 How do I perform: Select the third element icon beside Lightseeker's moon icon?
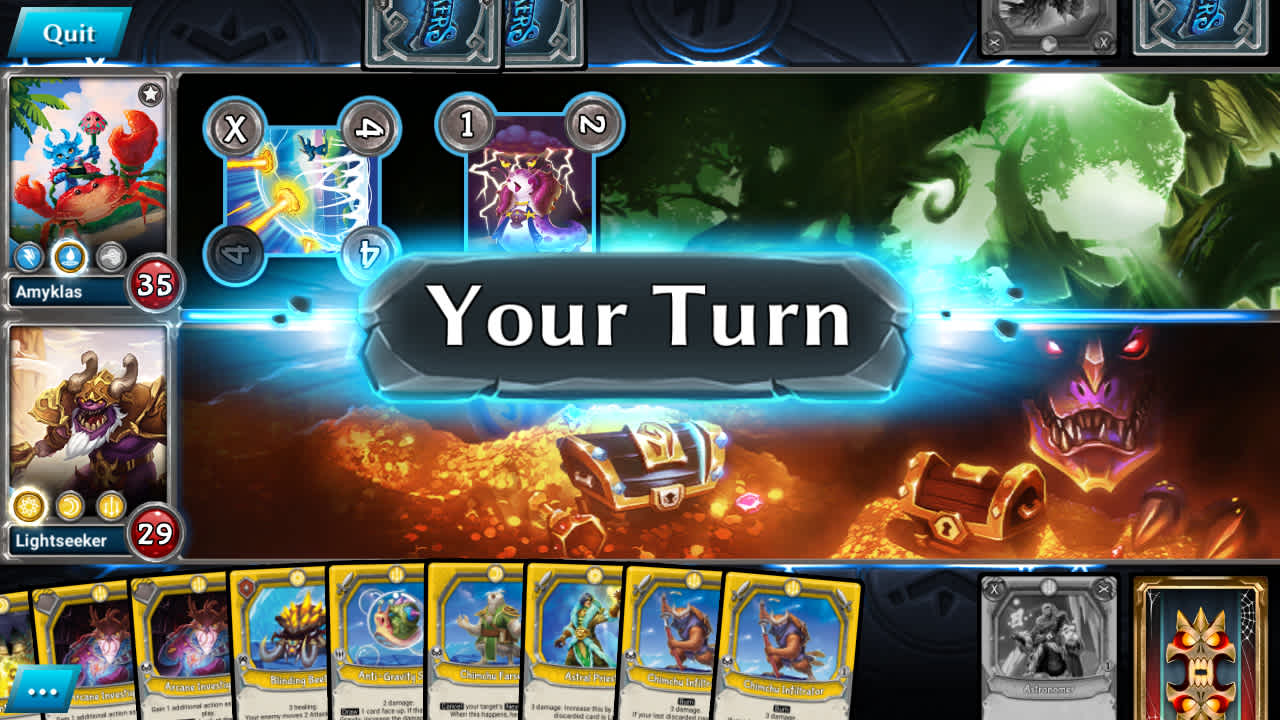tap(110, 507)
